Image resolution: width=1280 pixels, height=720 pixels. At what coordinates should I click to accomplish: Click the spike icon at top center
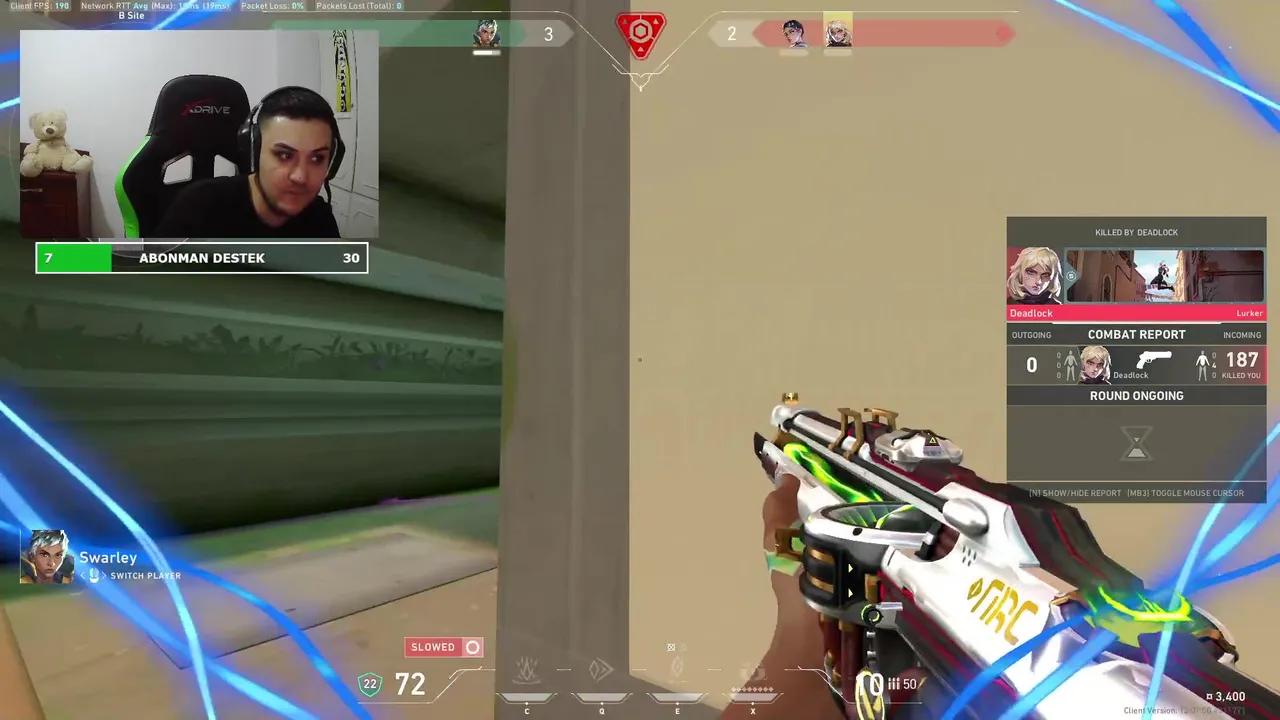pyautogui.click(x=640, y=35)
